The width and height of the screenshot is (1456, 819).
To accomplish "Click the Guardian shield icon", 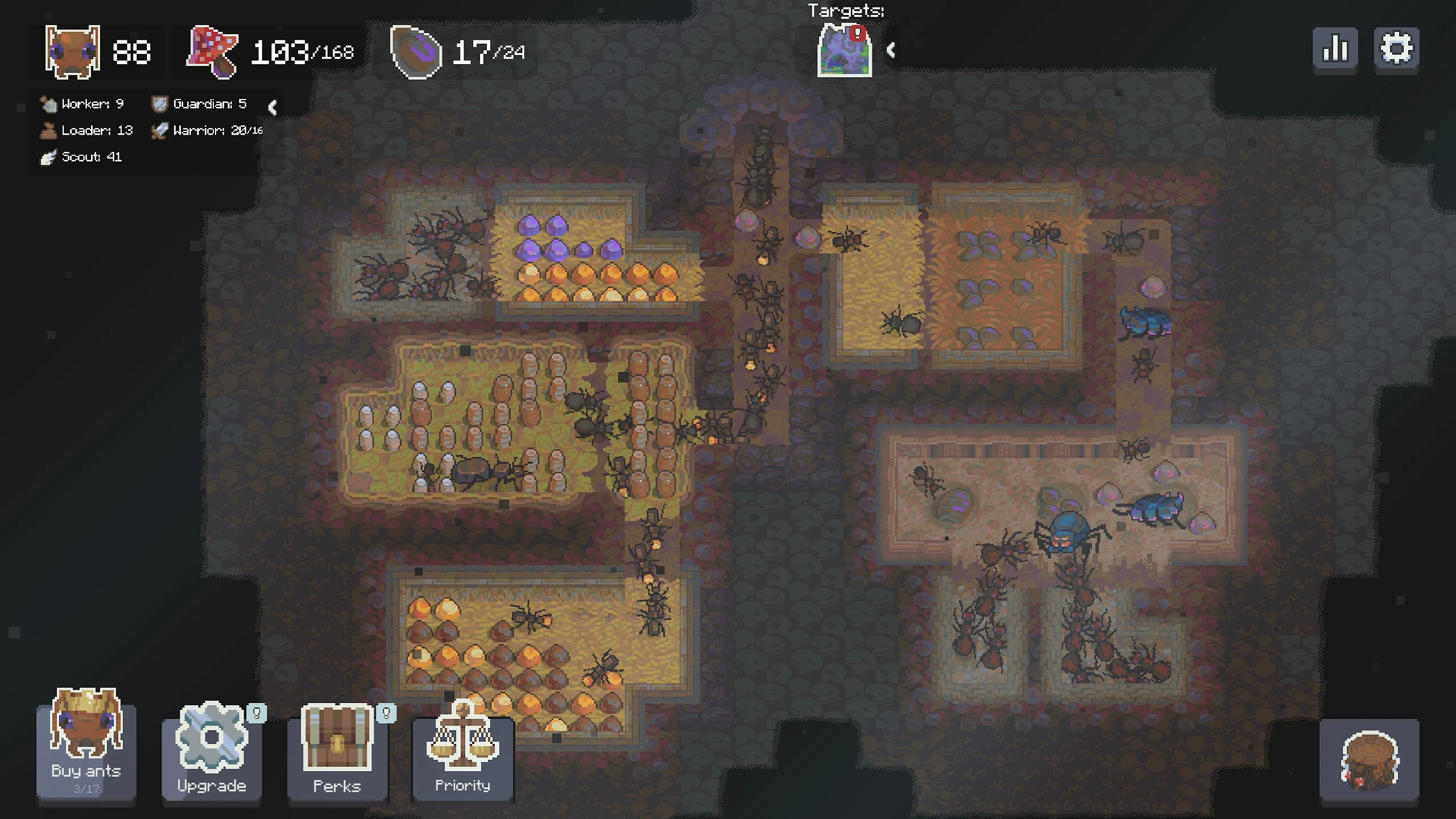I will (160, 103).
